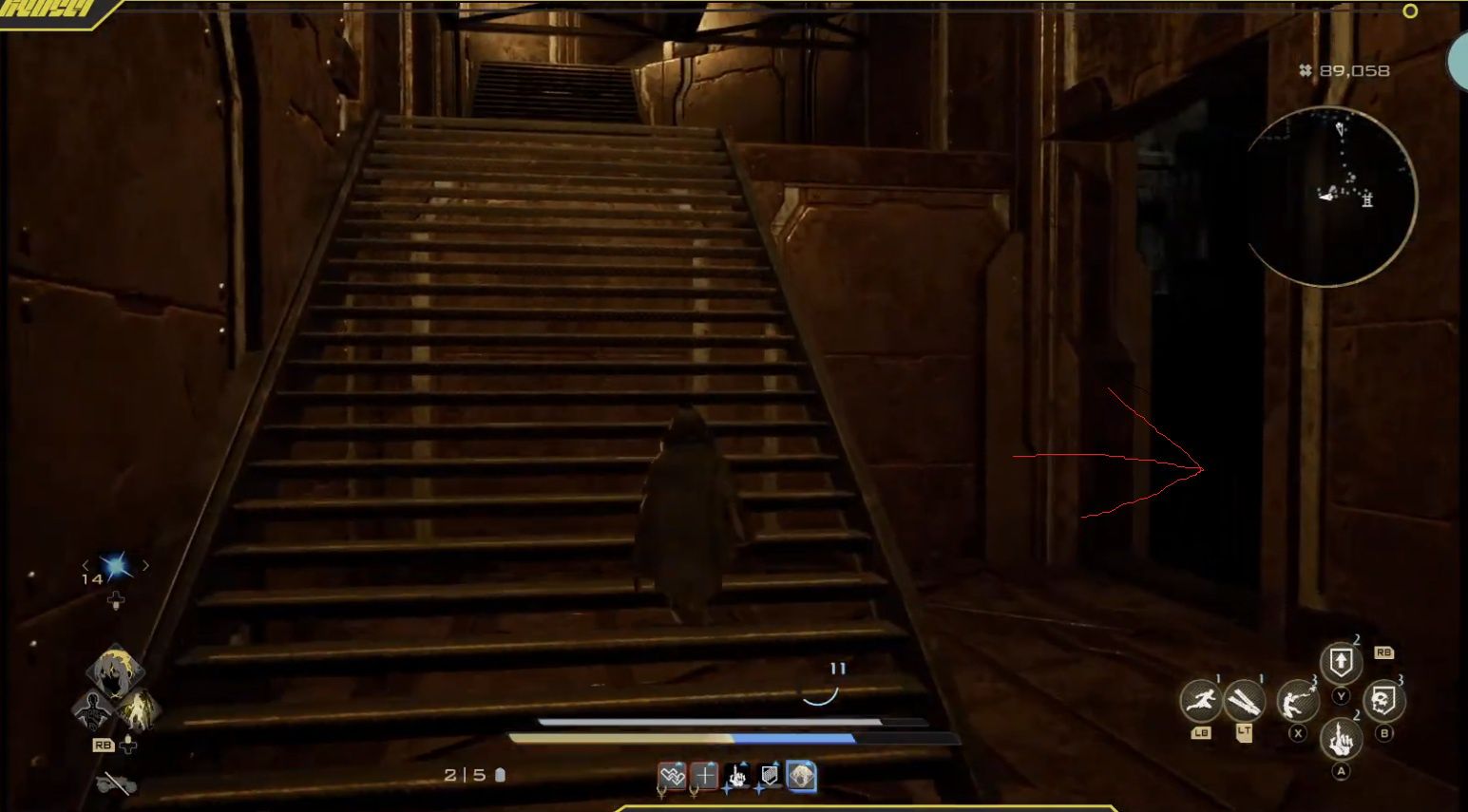The image size is (1468, 812).
Task: Select the interlocked chain links buff icon
Action: (672, 777)
